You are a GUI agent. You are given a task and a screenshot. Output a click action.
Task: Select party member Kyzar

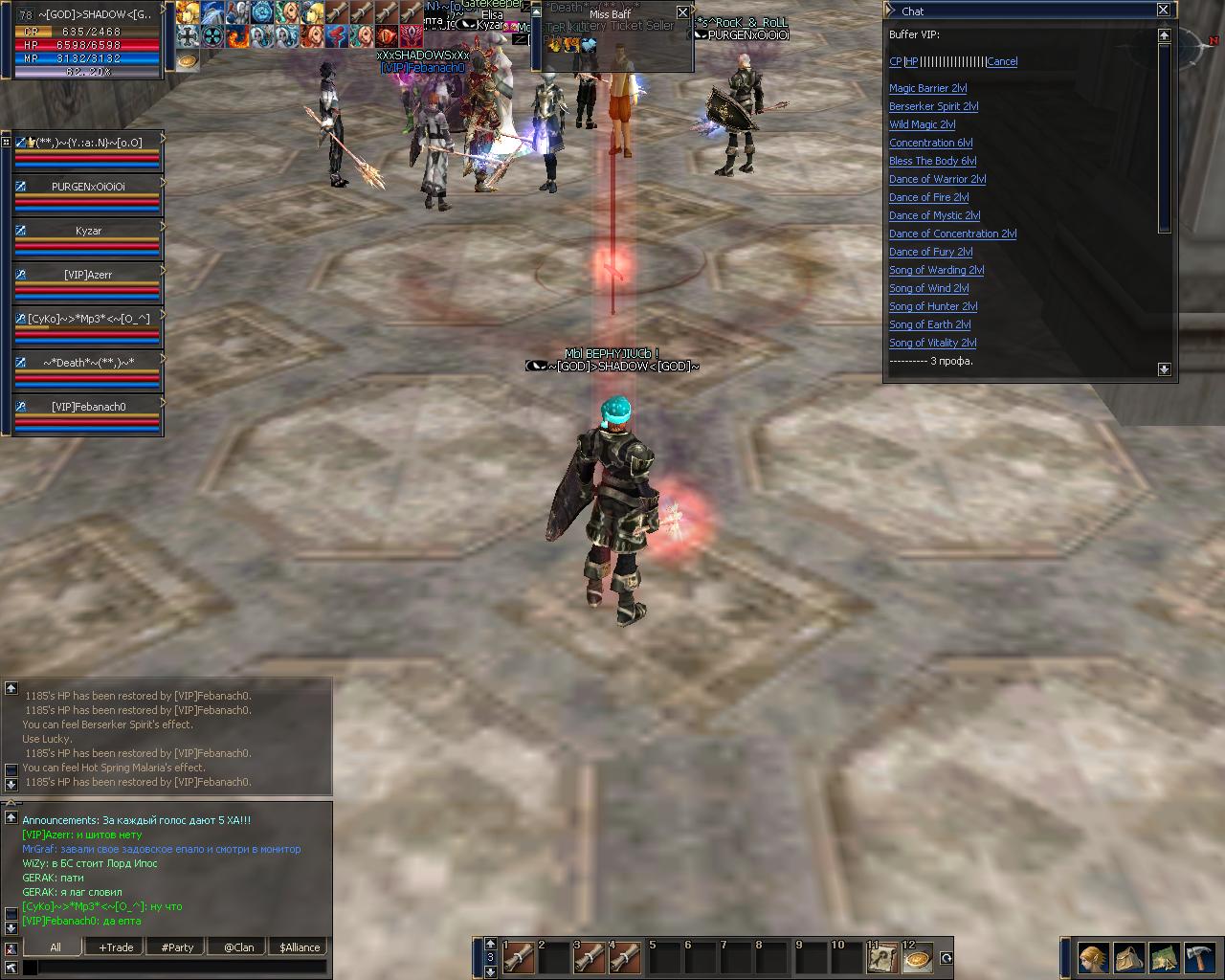88,231
